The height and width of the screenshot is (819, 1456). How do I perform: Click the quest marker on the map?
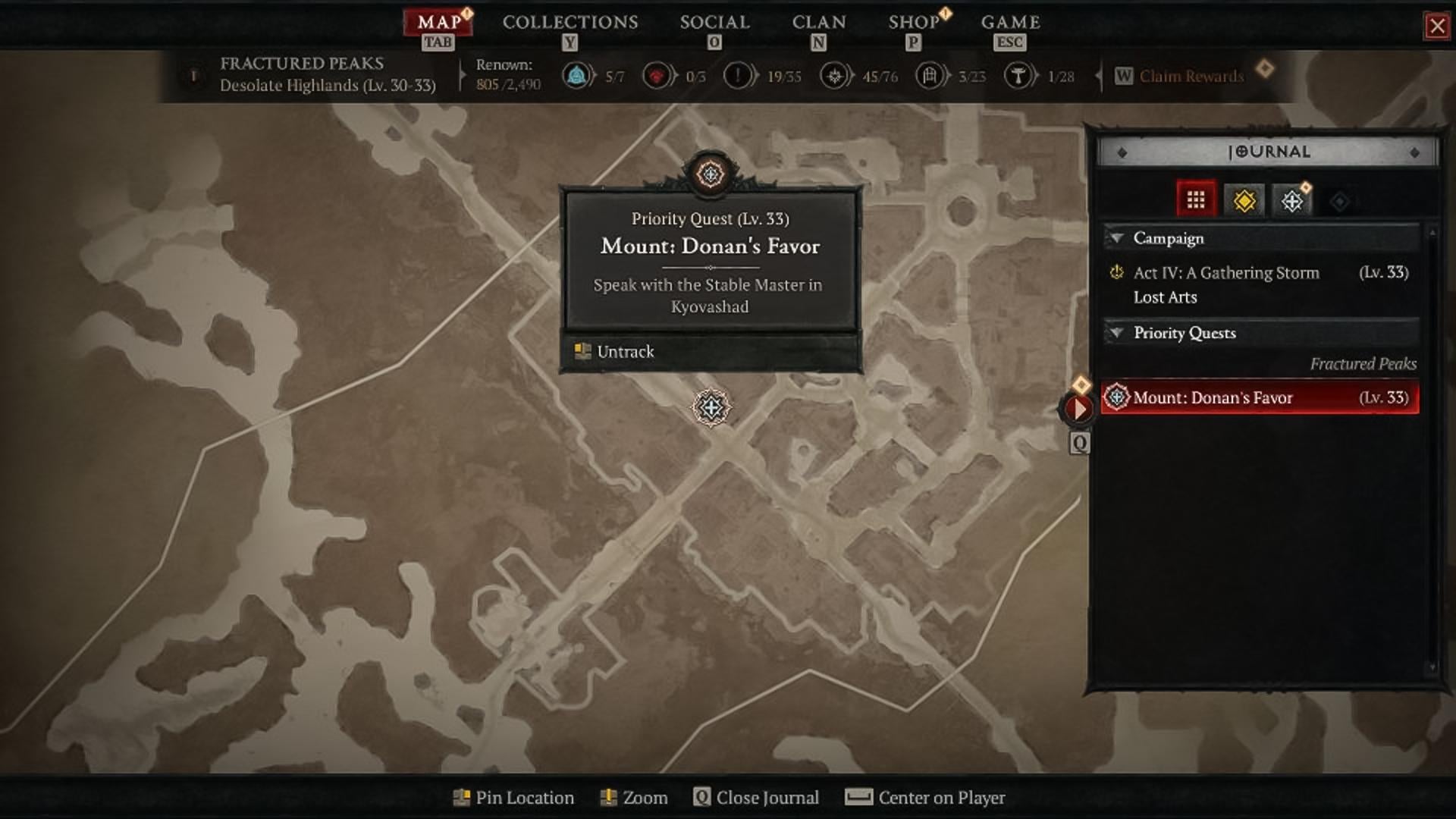(711, 408)
